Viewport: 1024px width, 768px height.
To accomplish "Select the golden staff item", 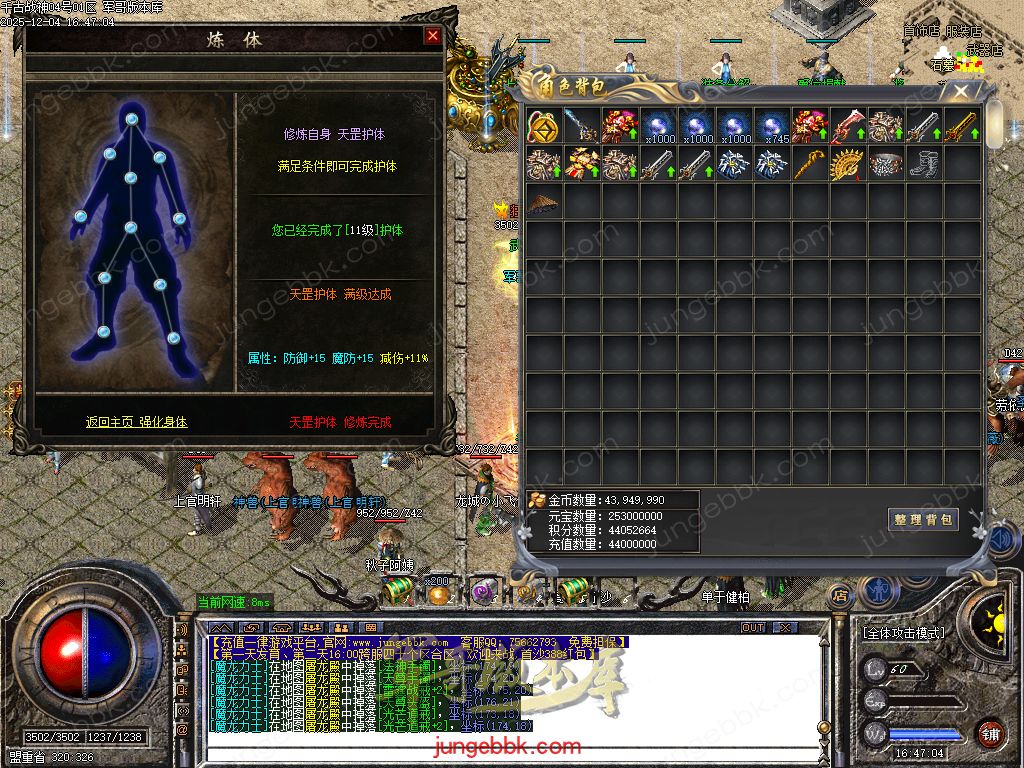I will [x=809, y=164].
